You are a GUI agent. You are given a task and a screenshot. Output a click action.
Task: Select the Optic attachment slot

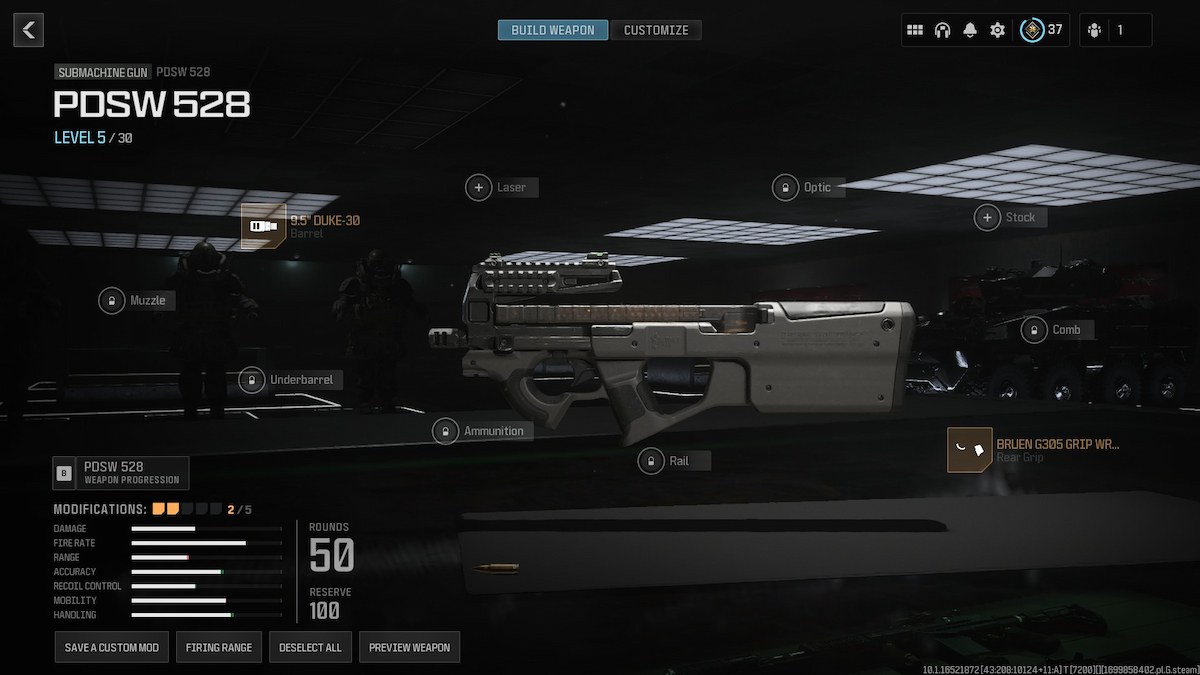point(786,187)
